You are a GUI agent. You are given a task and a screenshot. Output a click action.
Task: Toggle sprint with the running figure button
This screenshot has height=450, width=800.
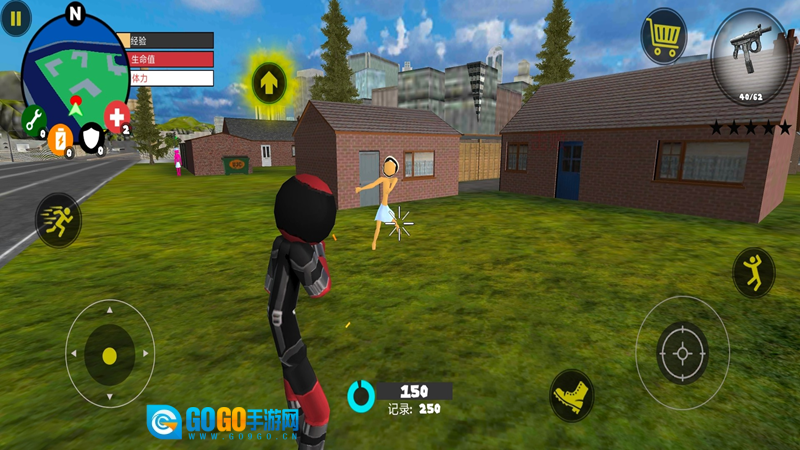tap(58, 219)
